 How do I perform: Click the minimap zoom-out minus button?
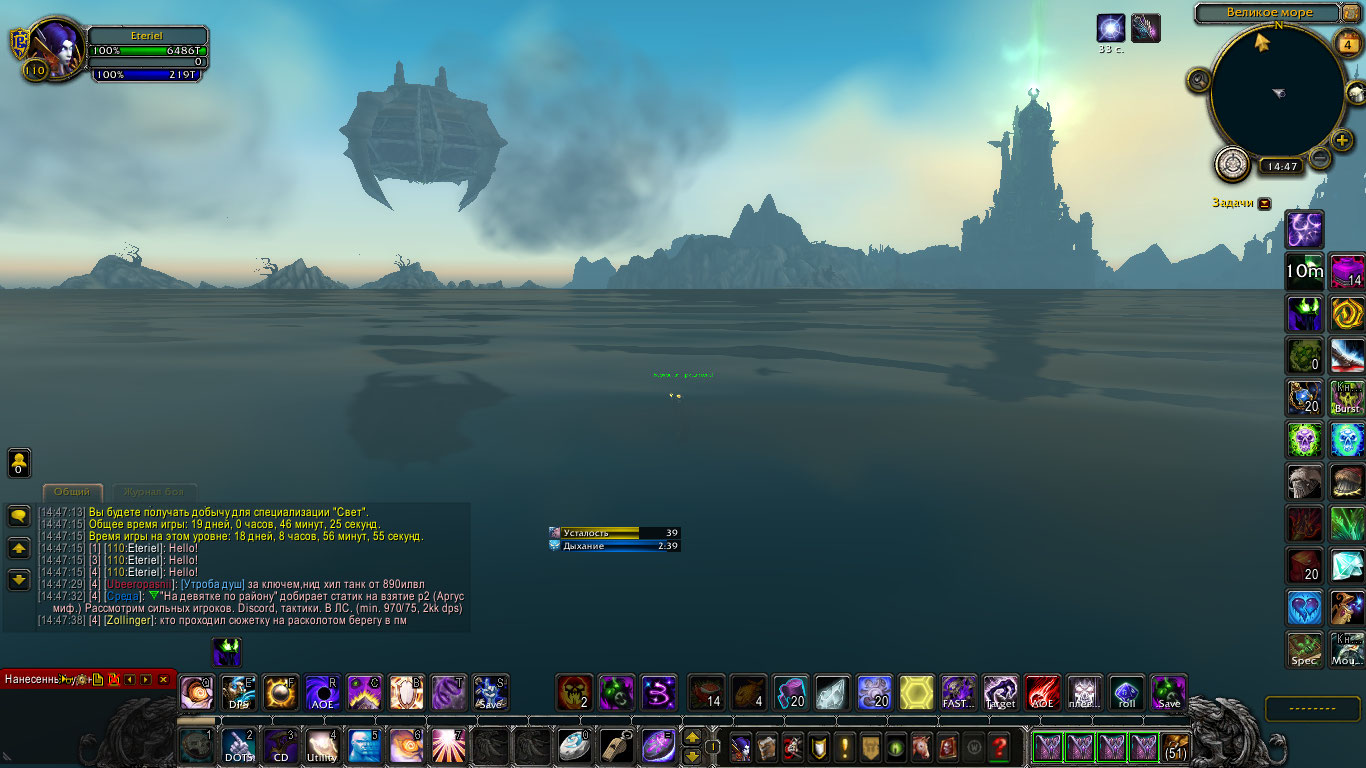click(x=1320, y=157)
